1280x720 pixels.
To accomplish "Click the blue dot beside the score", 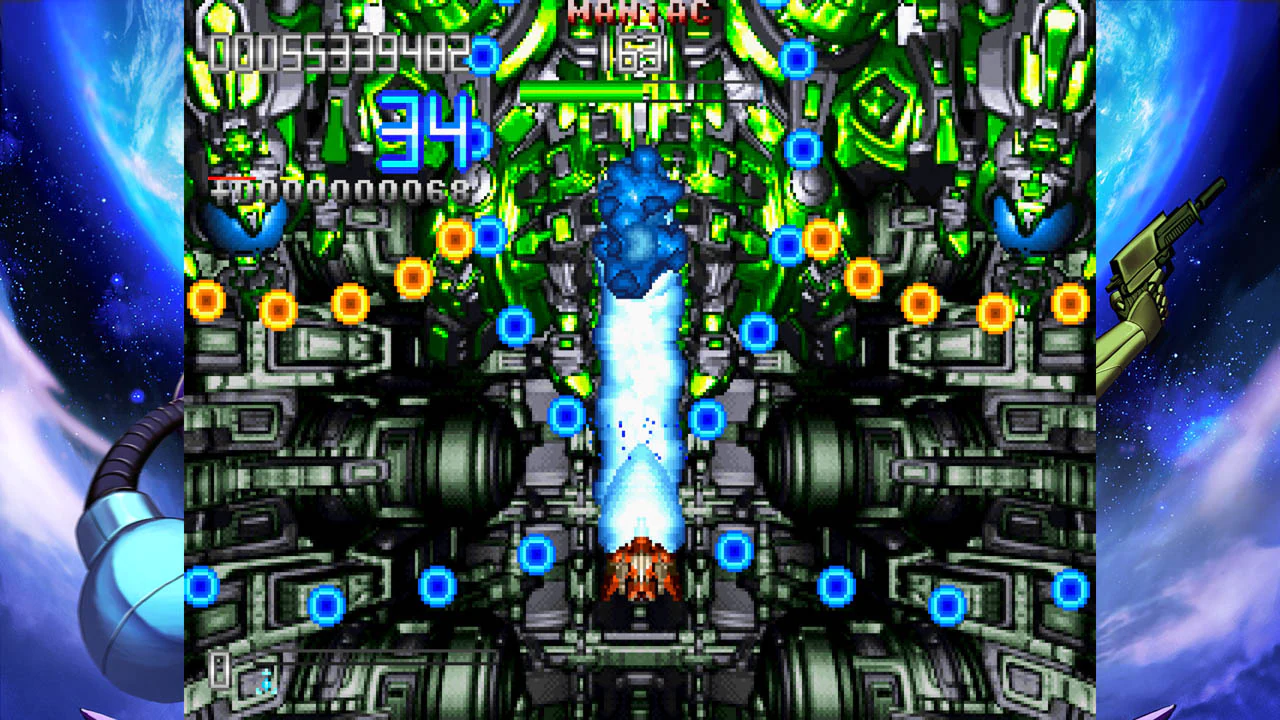I will tap(482, 54).
